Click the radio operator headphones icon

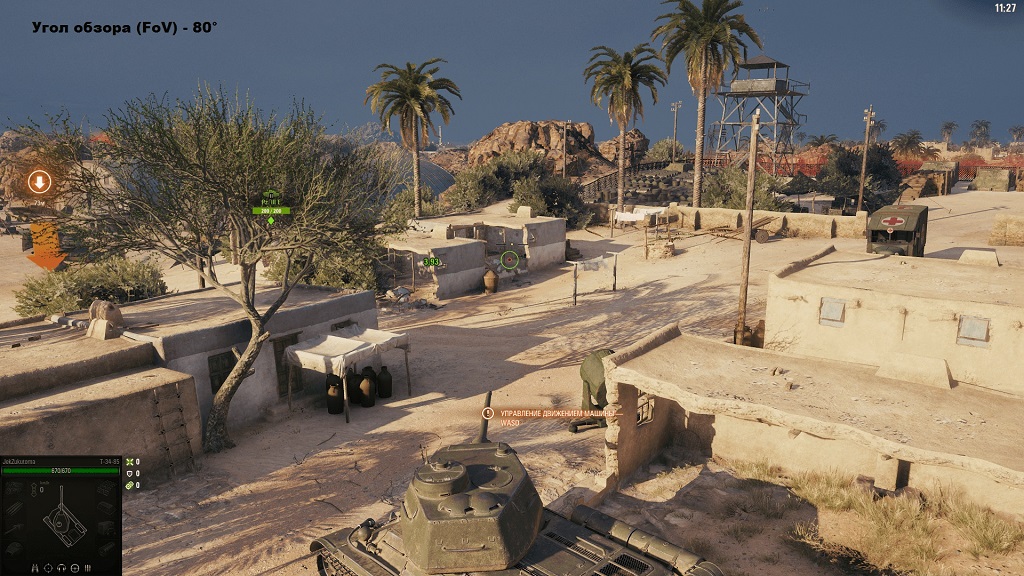[x=61, y=568]
